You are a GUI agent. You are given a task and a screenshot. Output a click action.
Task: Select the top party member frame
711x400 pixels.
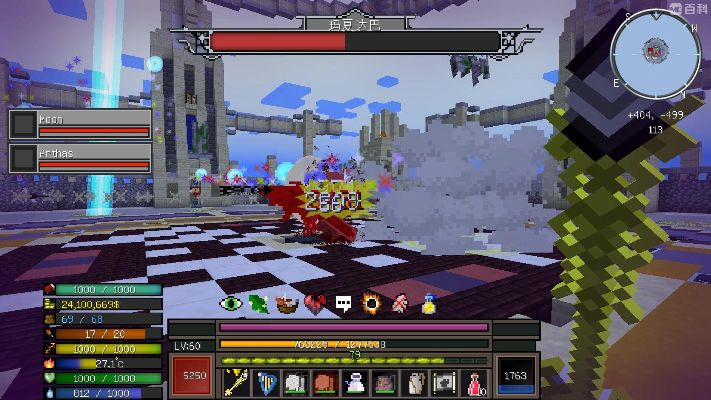click(x=80, y=123)
